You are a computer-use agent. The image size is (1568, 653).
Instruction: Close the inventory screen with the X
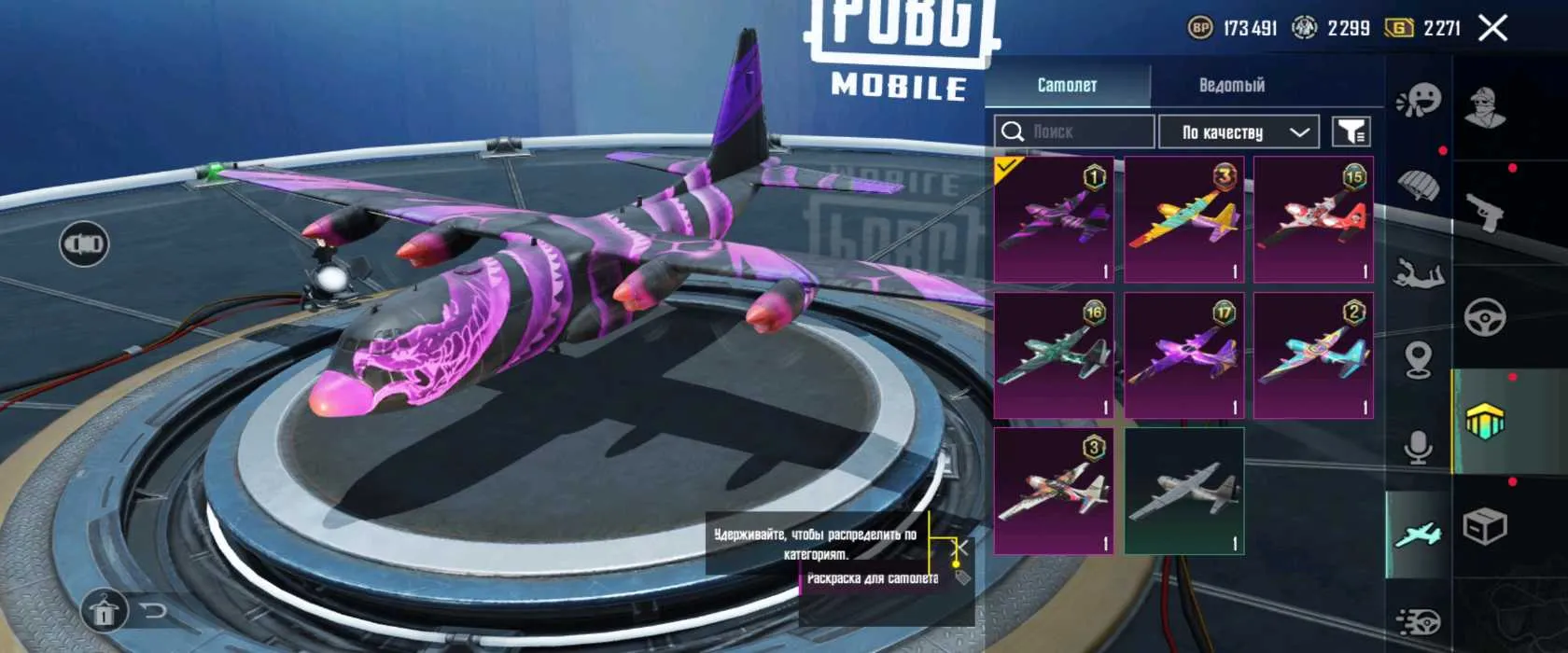[1492, 28]
